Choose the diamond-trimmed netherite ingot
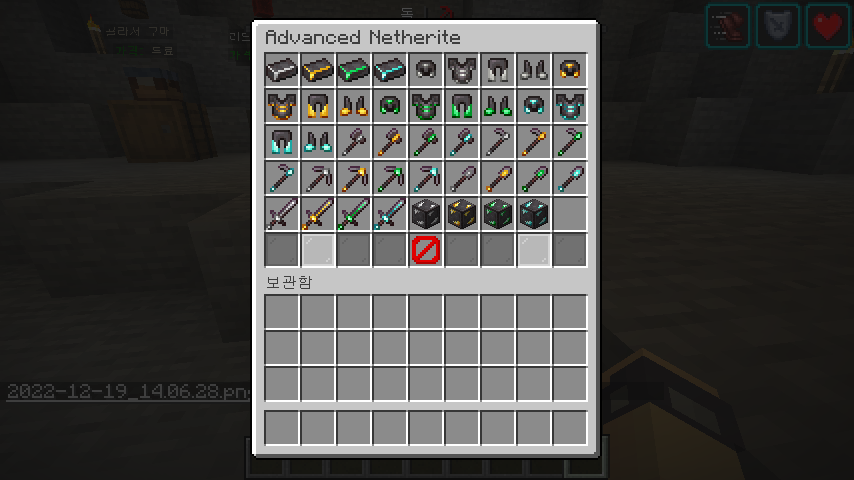Screen dimensions: 854x480 (390, 70)
